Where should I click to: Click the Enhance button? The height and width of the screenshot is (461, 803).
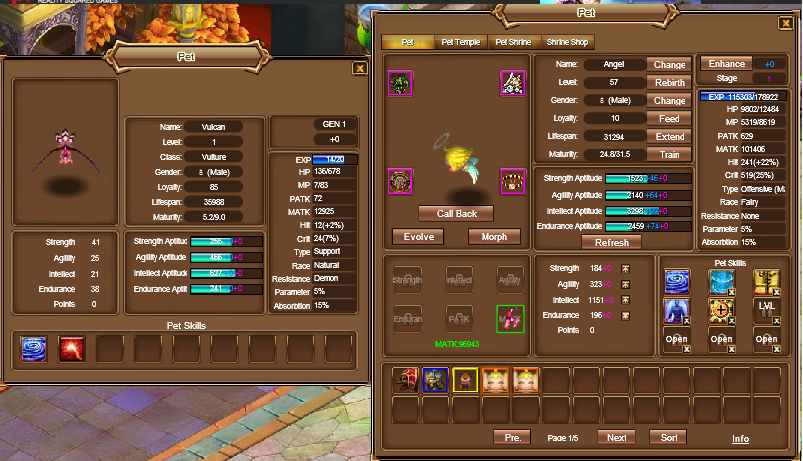tap(727, 64)
